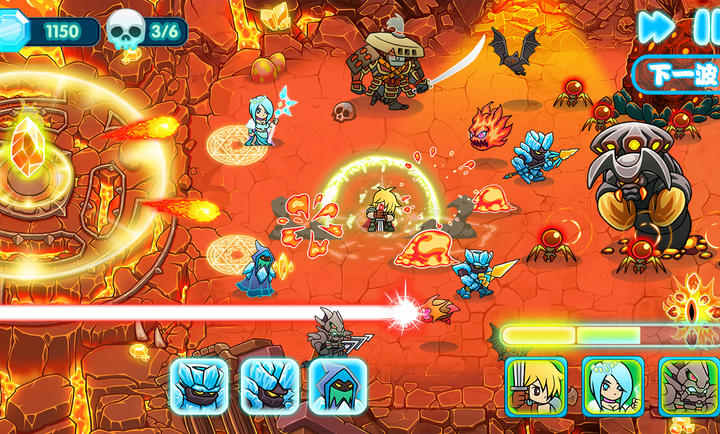The image size is (720, 434).
Task: Choose the blonde swordsman hero portrait
Action: [536, 386]
